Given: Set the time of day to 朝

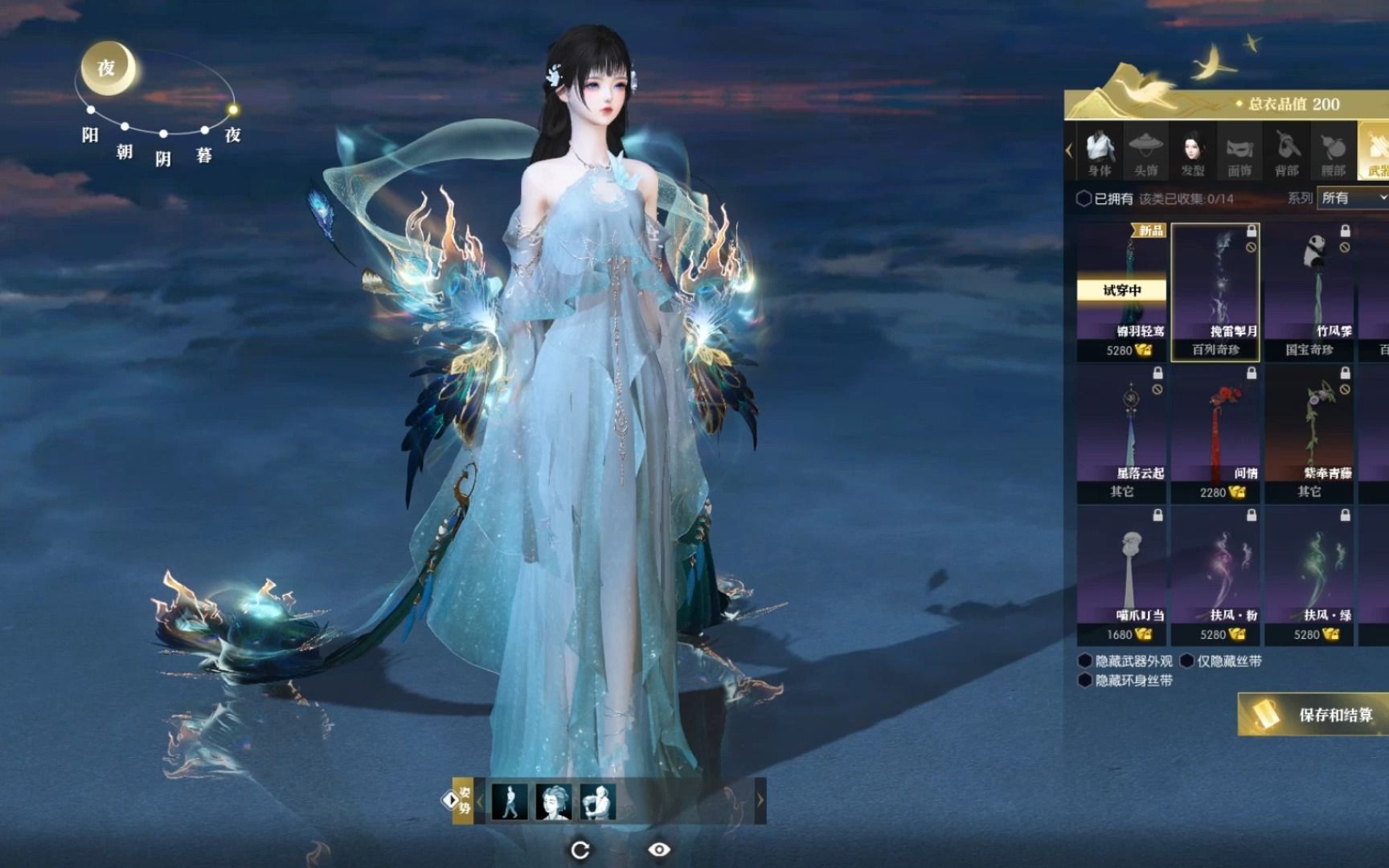Looking at the screenshot, I should [x=125, y=127].
